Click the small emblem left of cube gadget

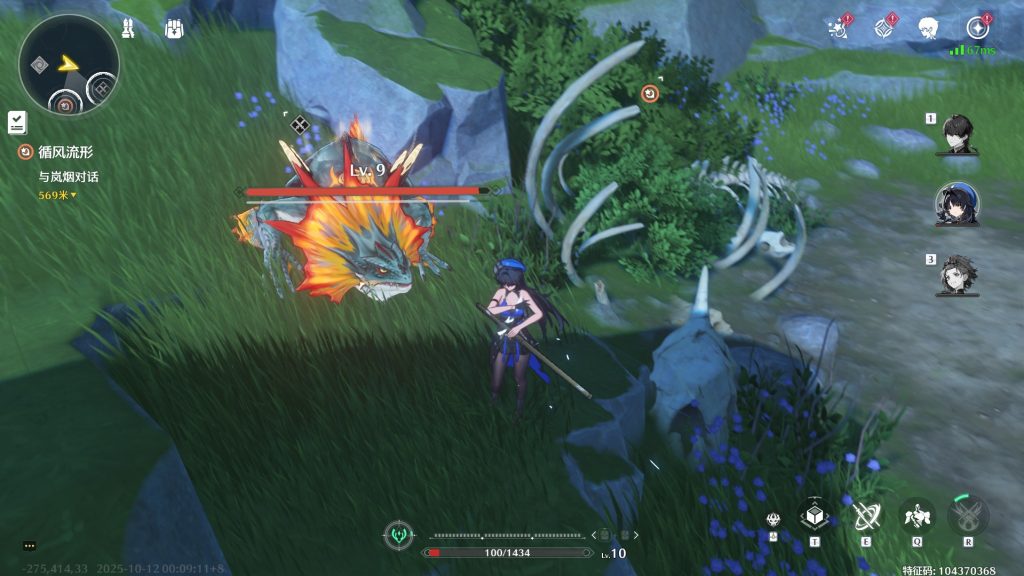coord(774,520)
